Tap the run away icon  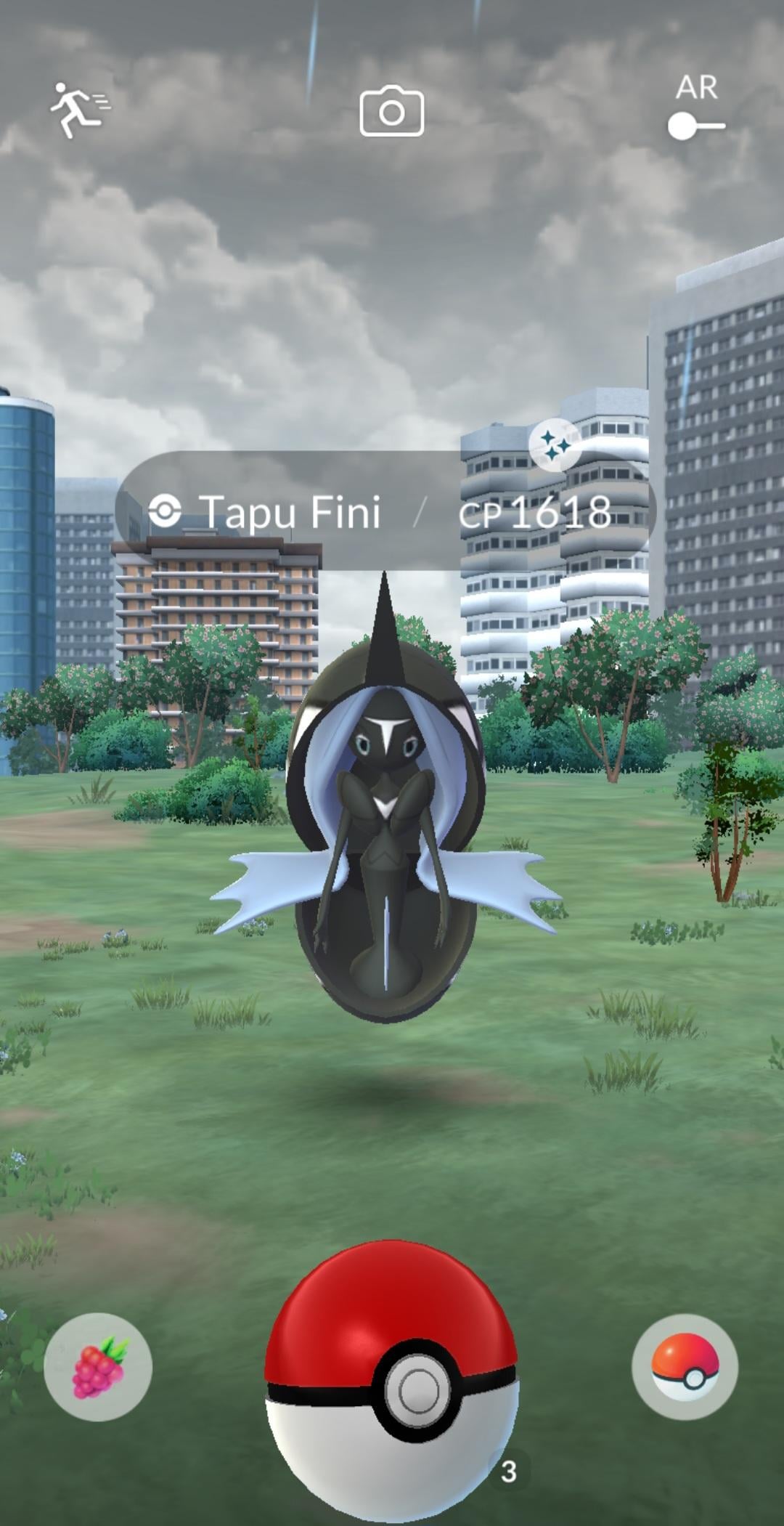(x=78, y=110)
